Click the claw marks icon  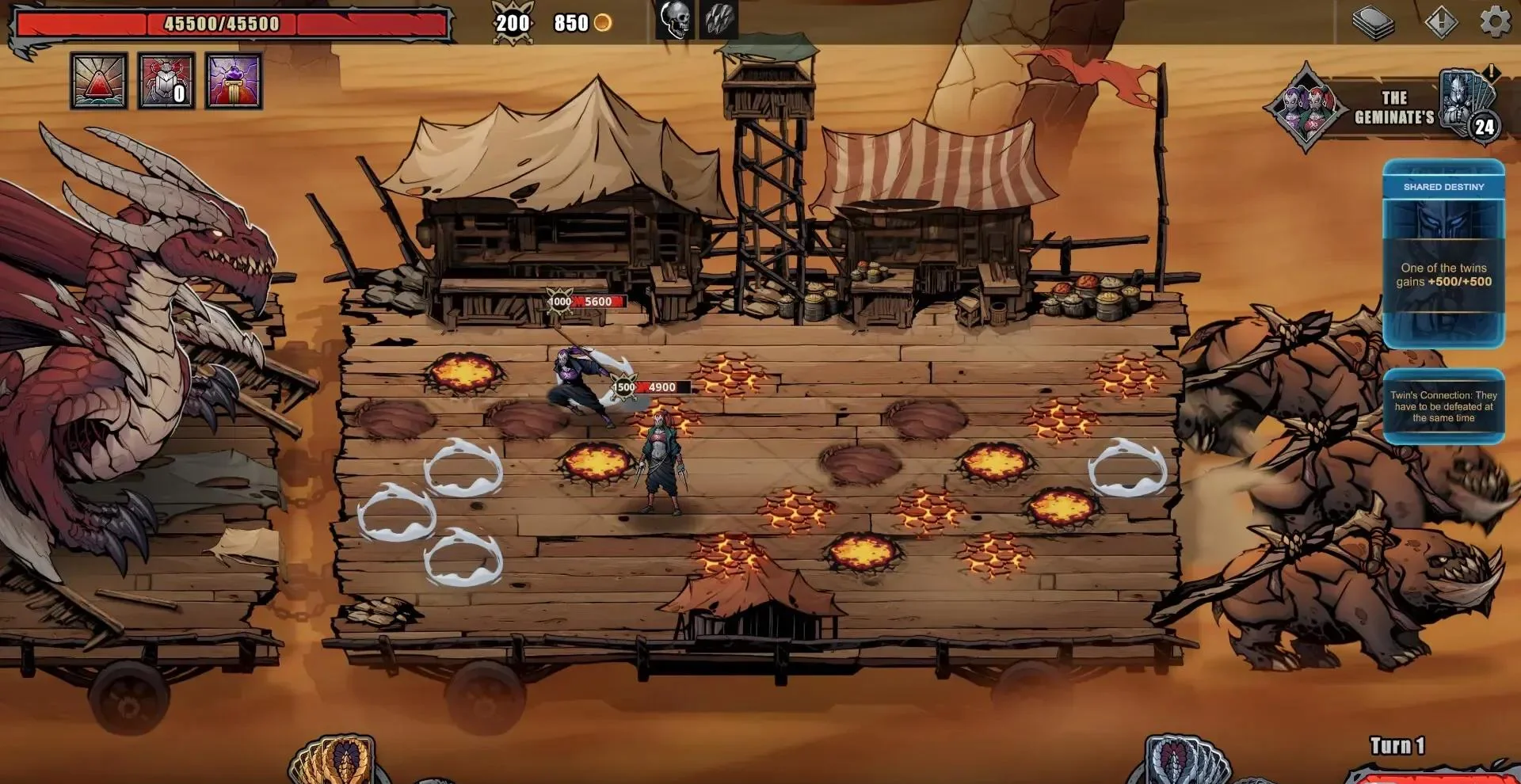pos(719,20)
